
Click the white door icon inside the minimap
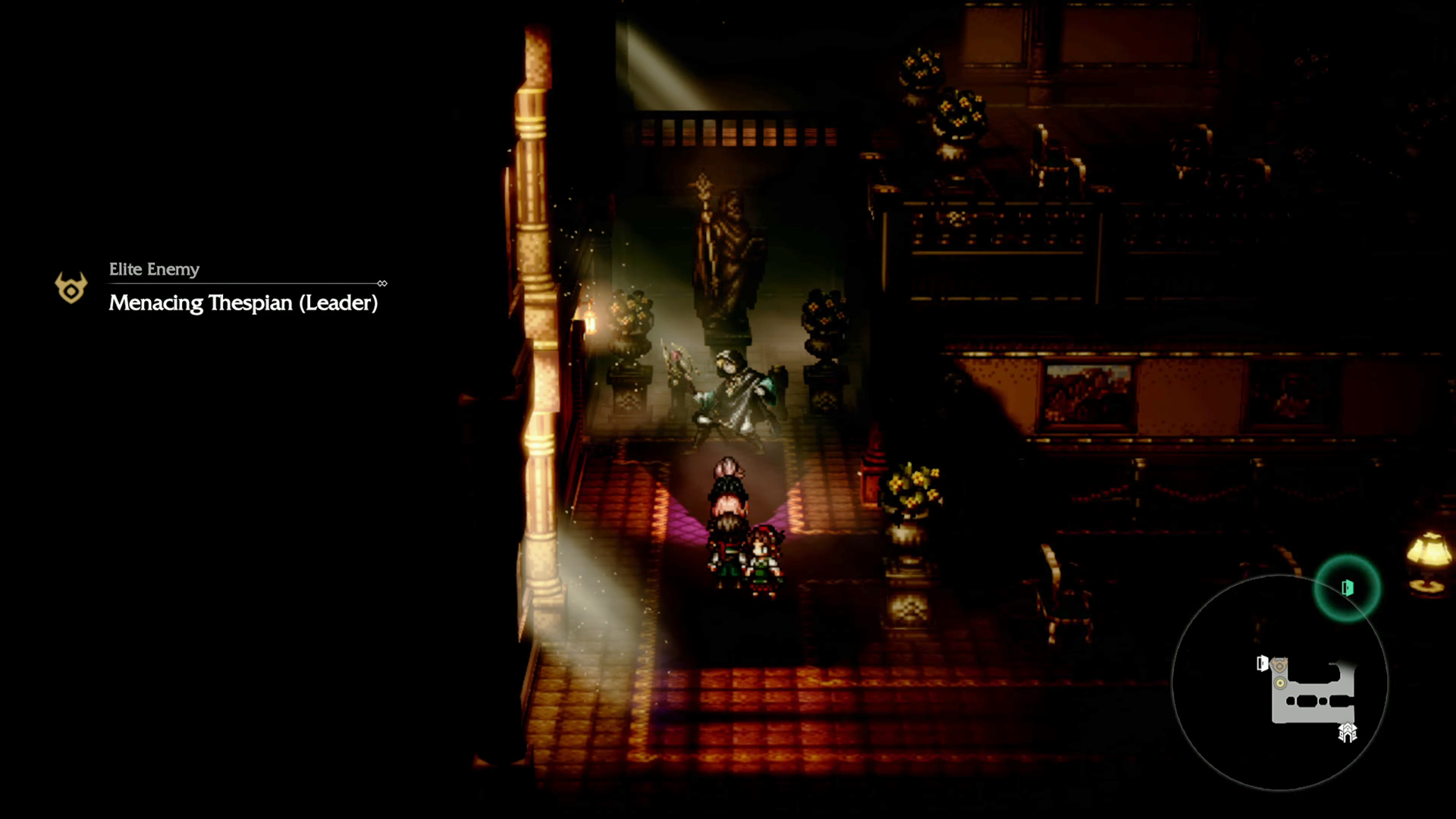coord(1262,663)
